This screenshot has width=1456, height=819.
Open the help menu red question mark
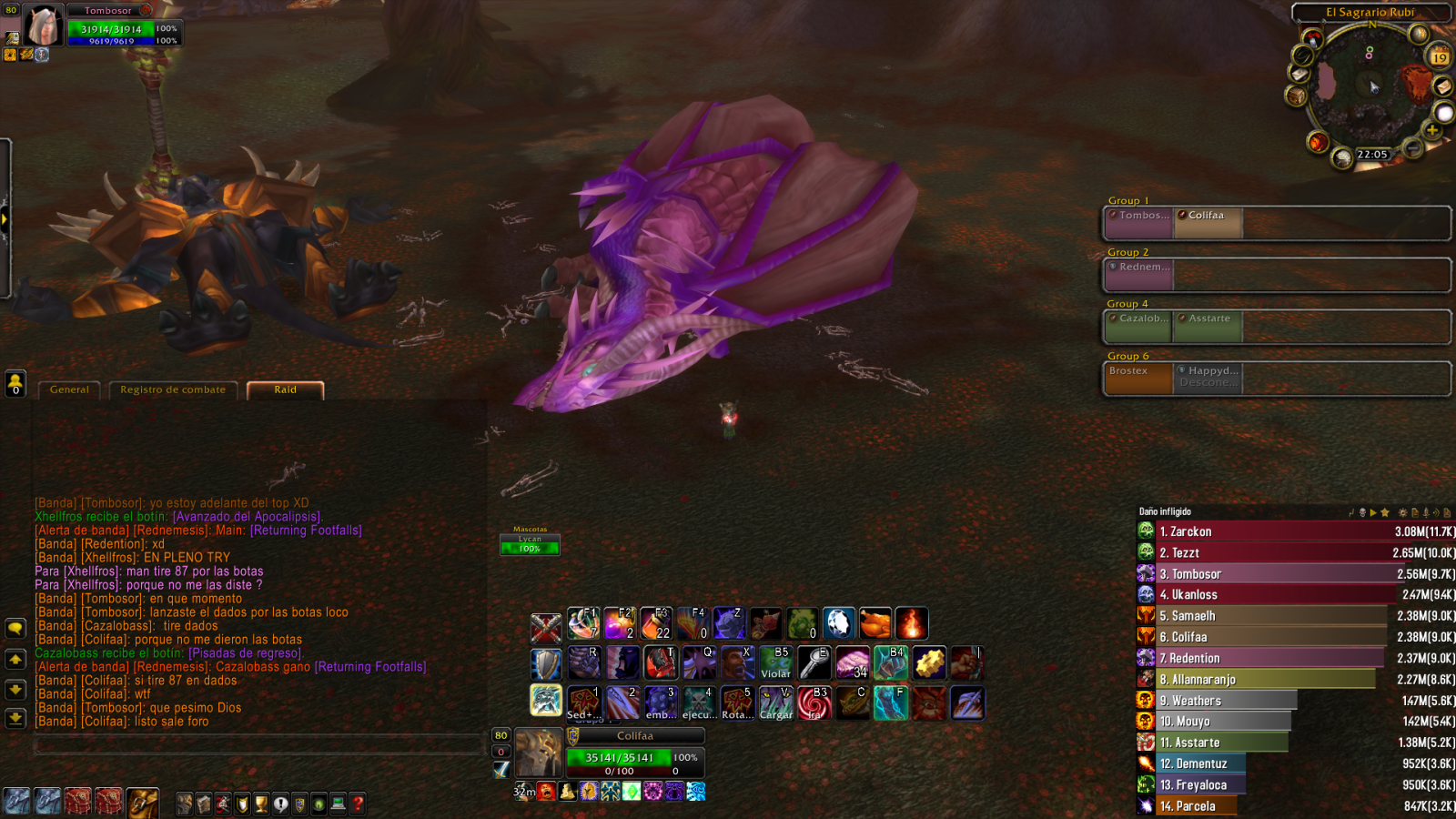[358, 804]
